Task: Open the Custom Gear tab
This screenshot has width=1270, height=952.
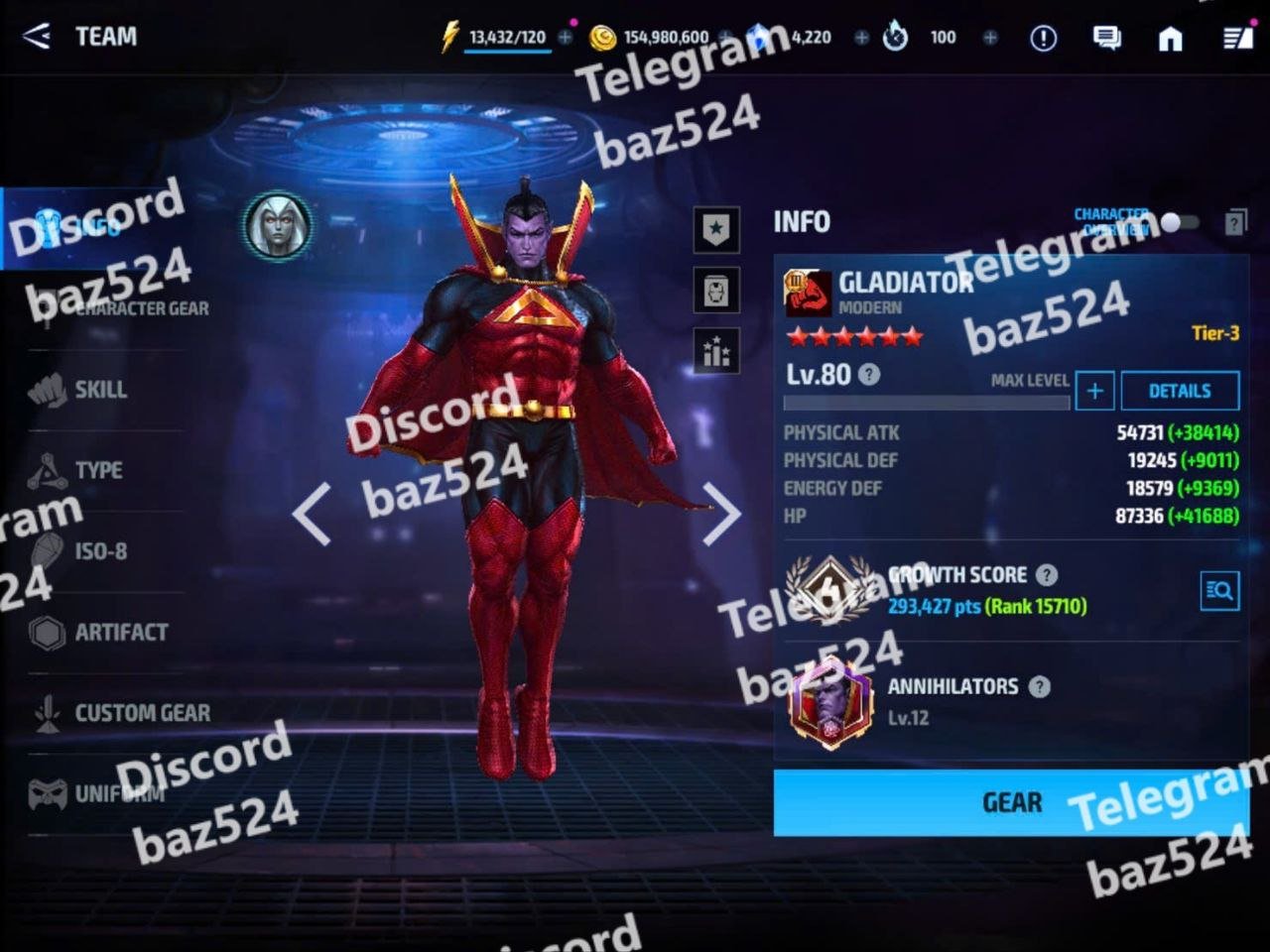Action: 141,713
